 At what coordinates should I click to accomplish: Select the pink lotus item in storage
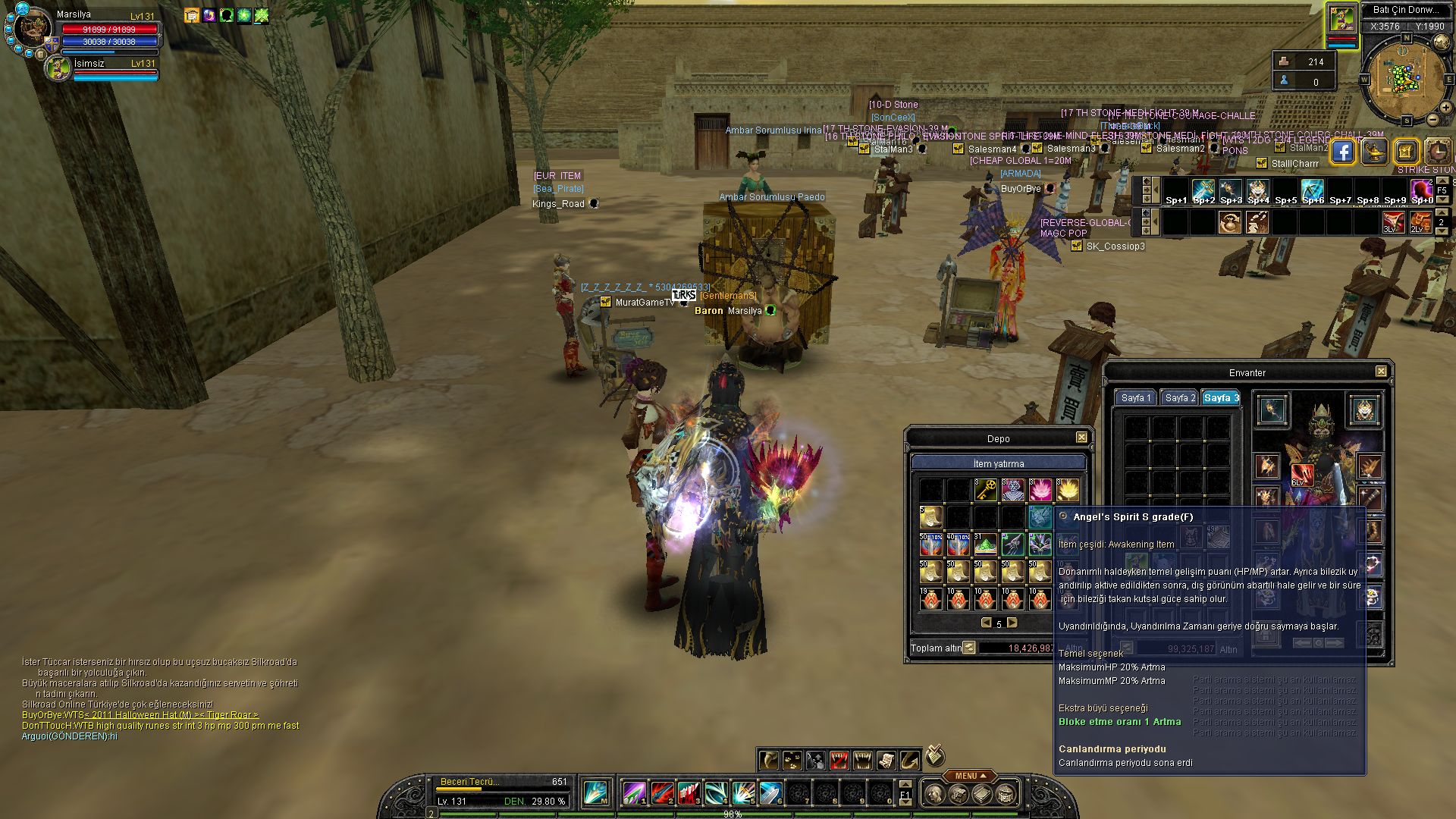1040,490
